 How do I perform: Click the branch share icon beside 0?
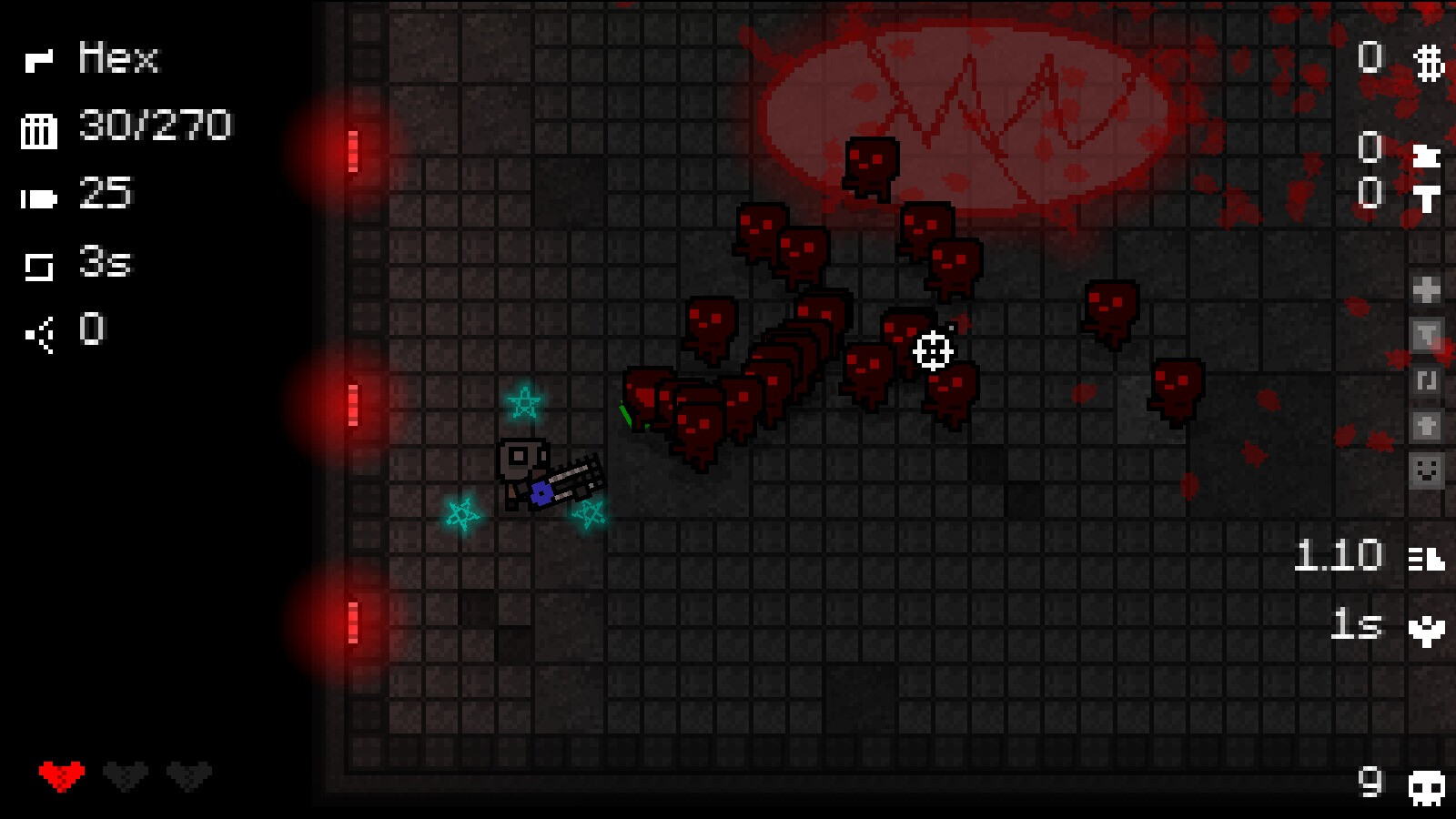tap(38, 331)
